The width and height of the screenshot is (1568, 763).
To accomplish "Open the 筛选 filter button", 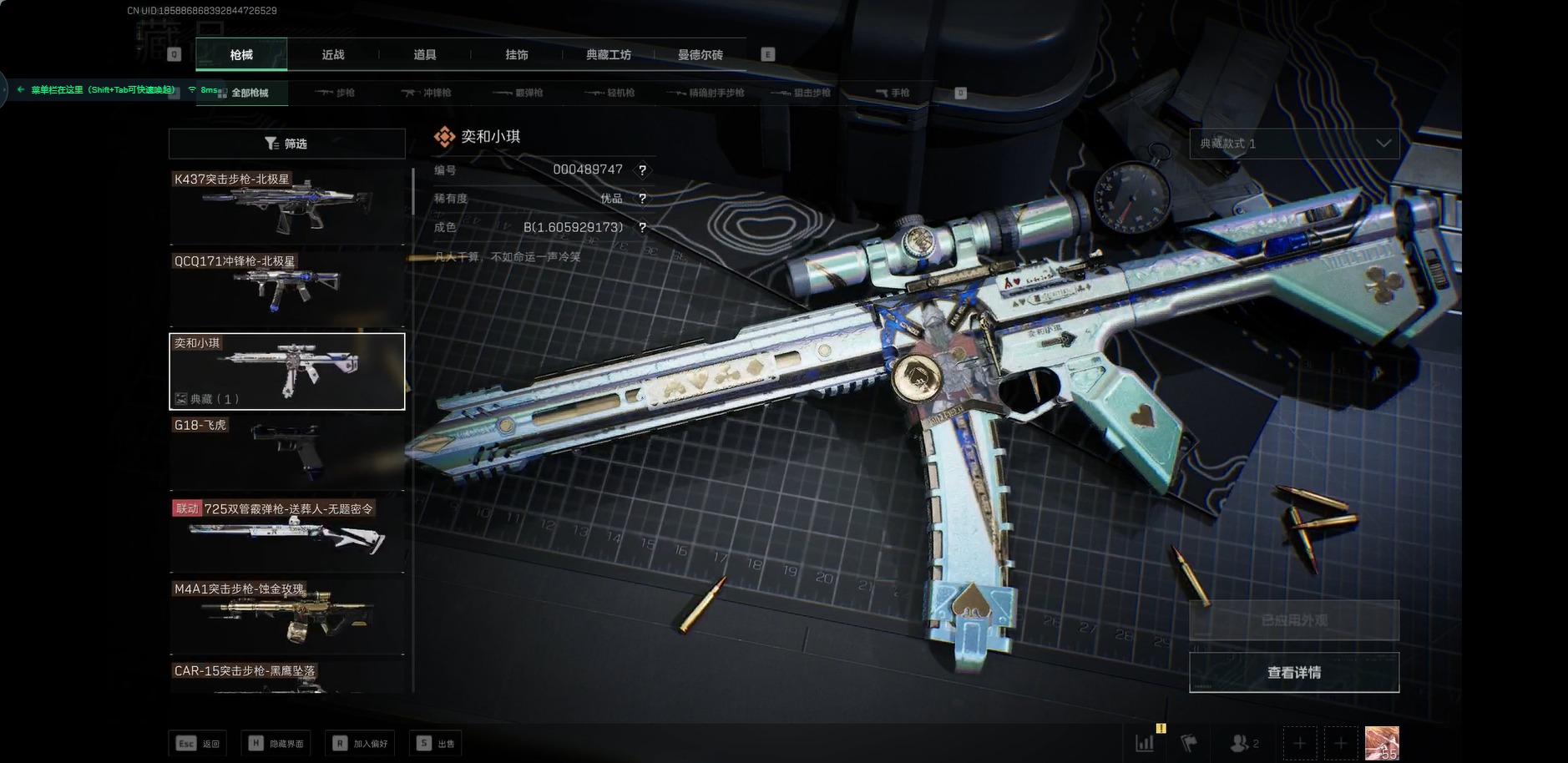I will click(286, 144).
